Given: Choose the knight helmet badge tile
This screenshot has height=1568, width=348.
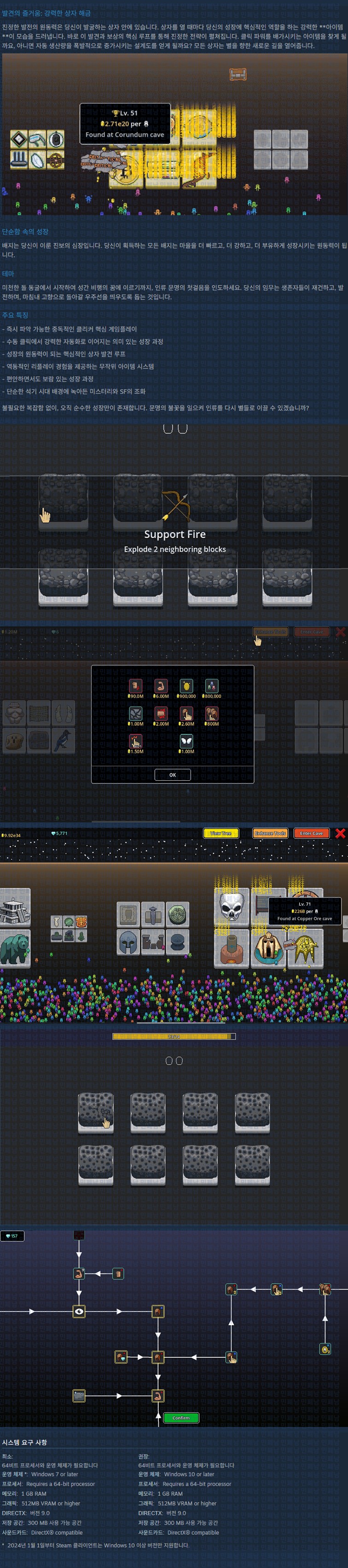Looking at the screenshot, I should pyautogui.click(x=128, y=941).
